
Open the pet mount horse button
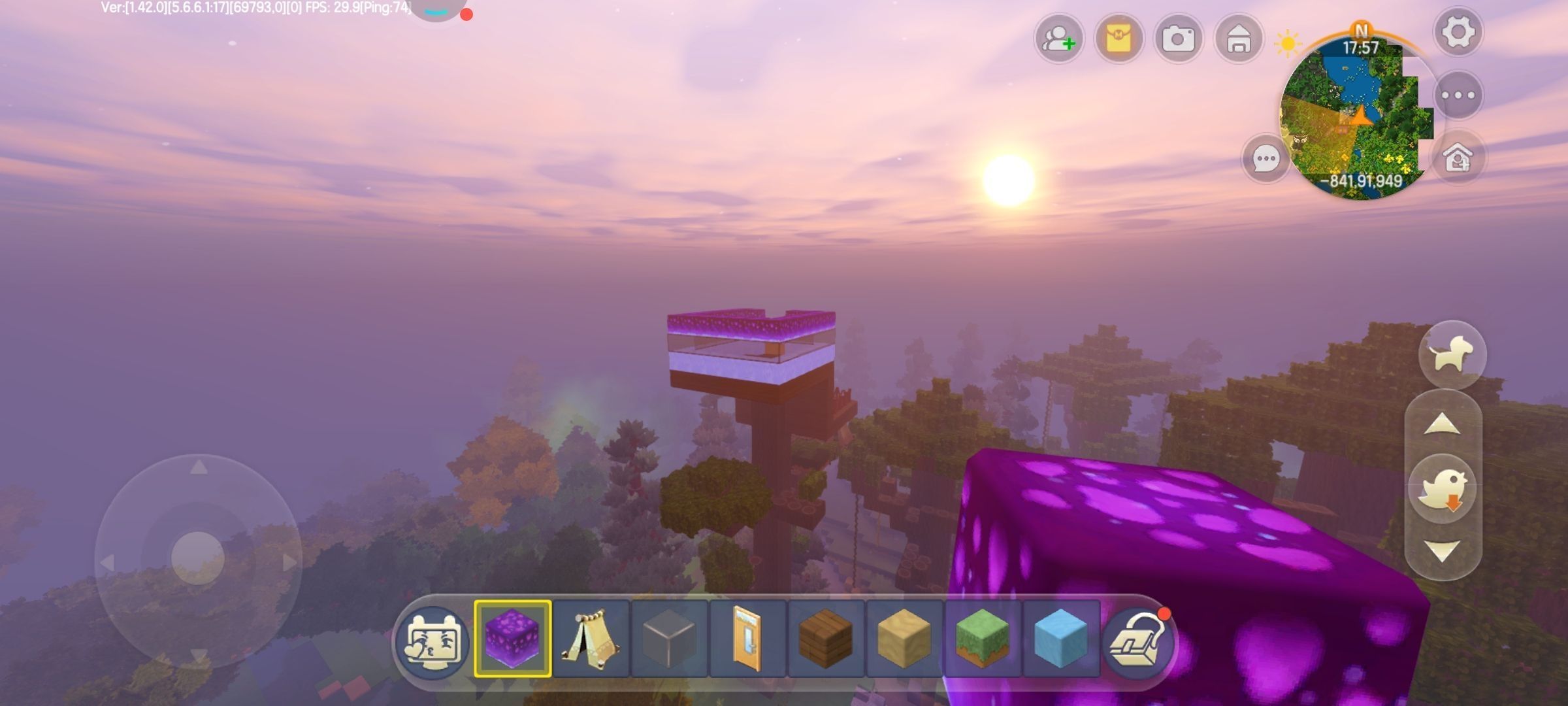point(1452,355)
